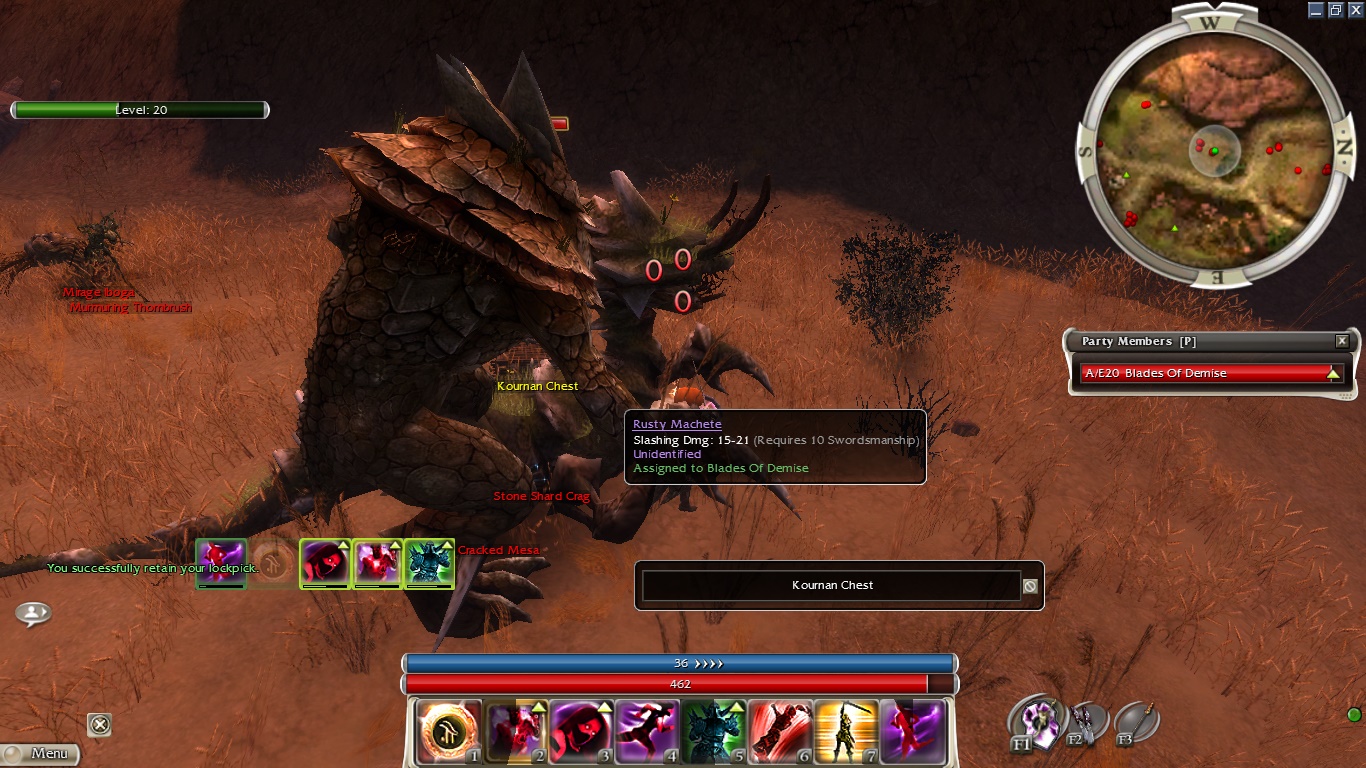
Task: Switch to the F2 daggers weapon set
Action: coord(1083,722)
